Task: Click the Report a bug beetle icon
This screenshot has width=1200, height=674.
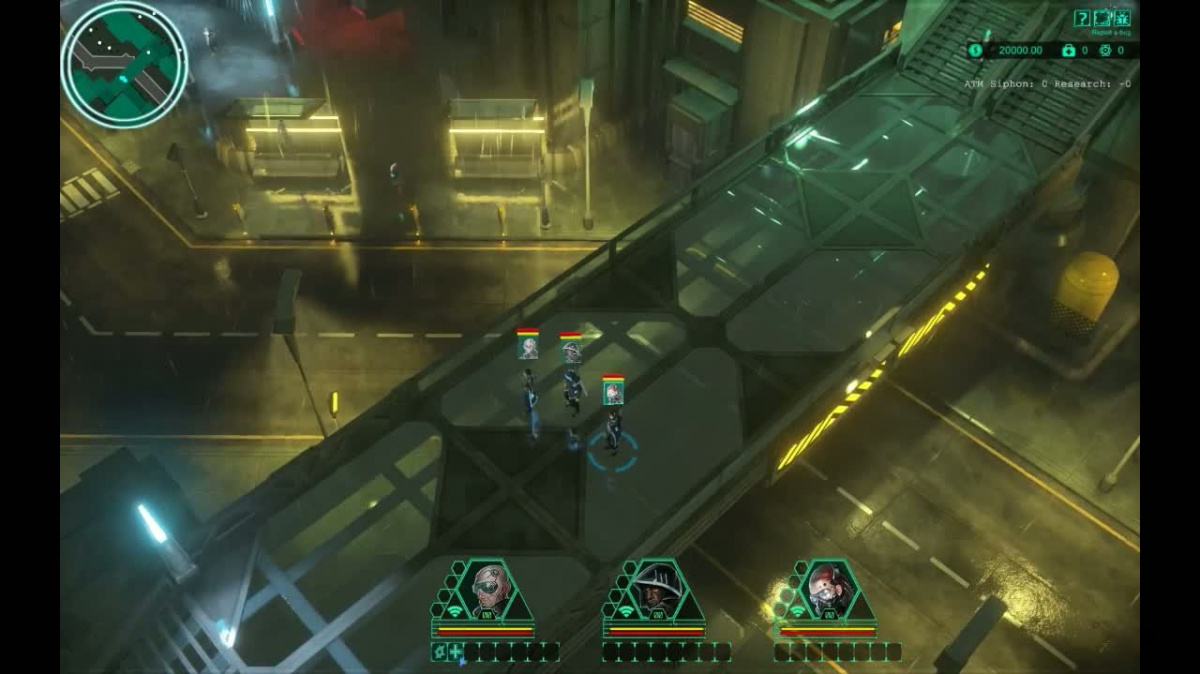Action: [1123, 18]
